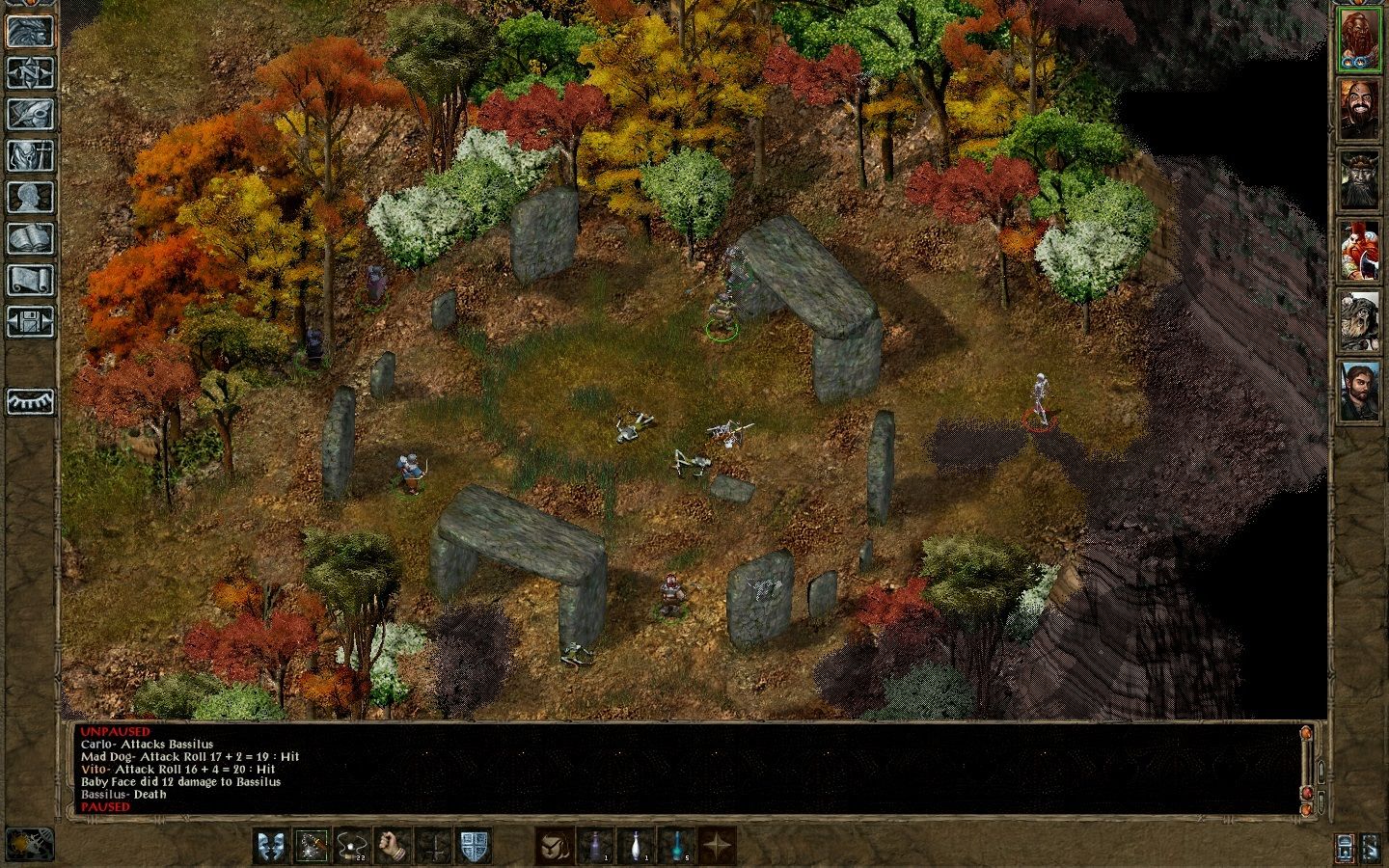Choose the flail weapon slot
The width and height of the screenshot is (1389, 868).
pos(312,845)
